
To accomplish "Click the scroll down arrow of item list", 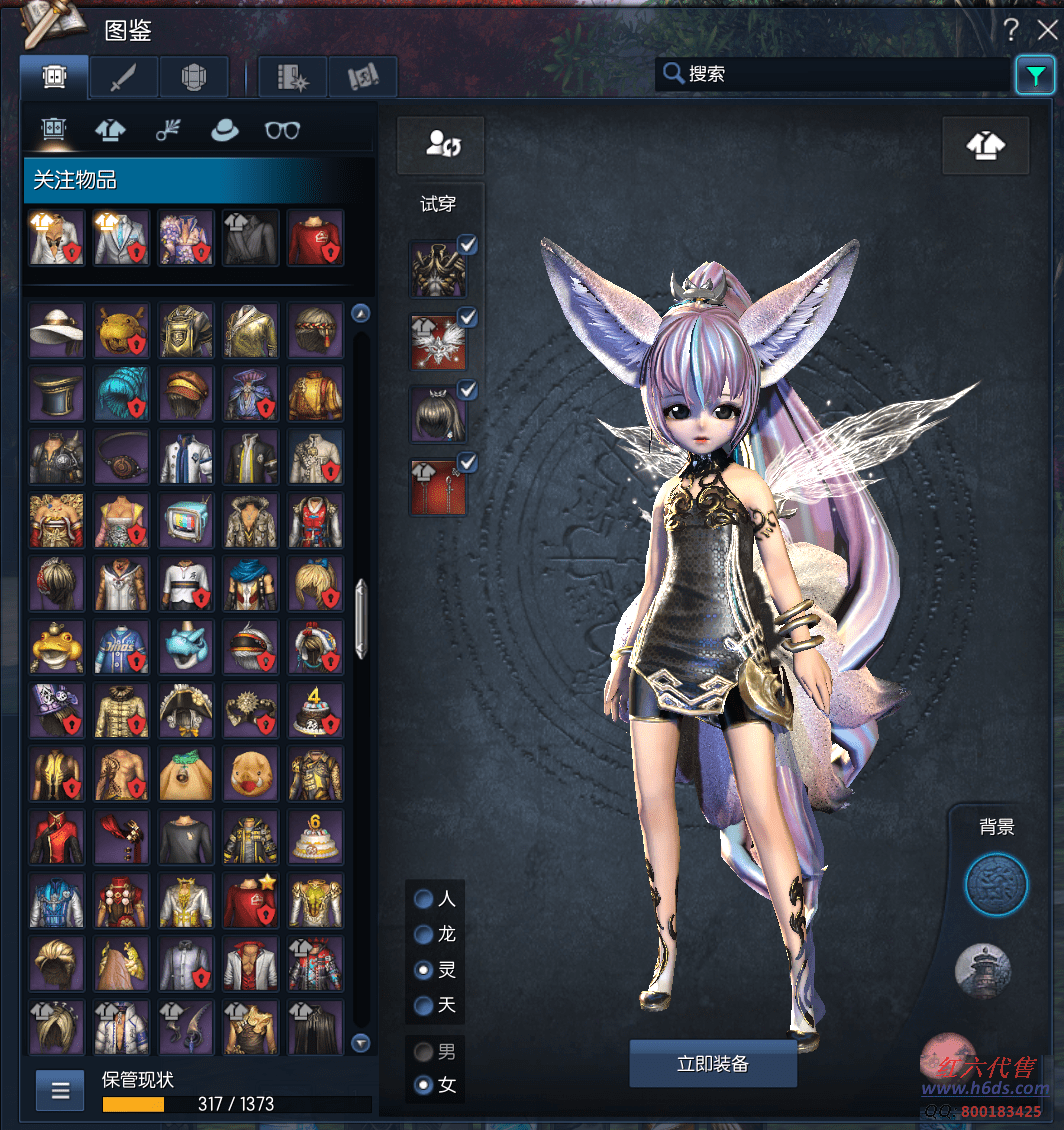I will tap(362, 1042).
